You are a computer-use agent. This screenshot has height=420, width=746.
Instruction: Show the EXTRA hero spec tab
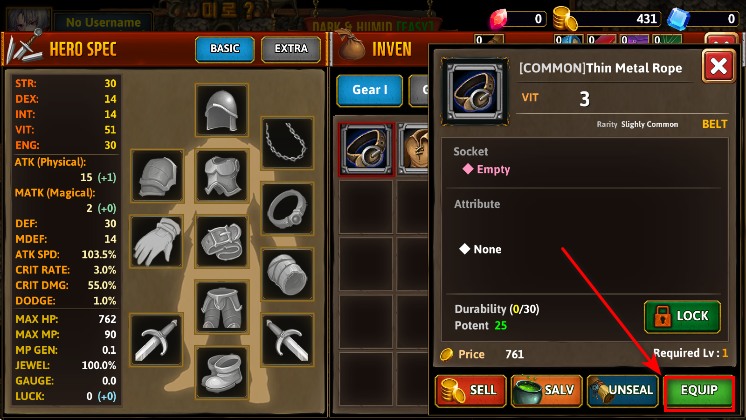tap(291, 49)
